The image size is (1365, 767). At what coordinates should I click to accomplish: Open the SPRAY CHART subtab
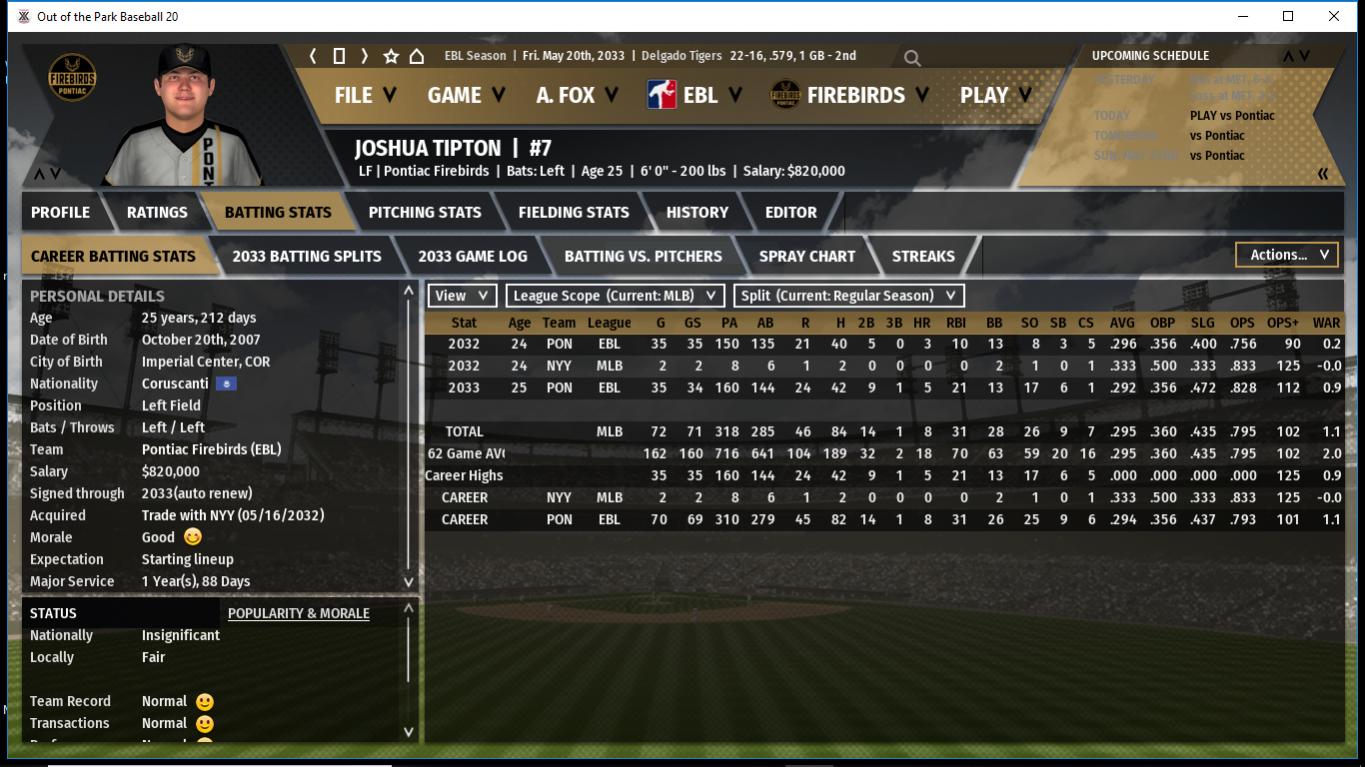807,256
